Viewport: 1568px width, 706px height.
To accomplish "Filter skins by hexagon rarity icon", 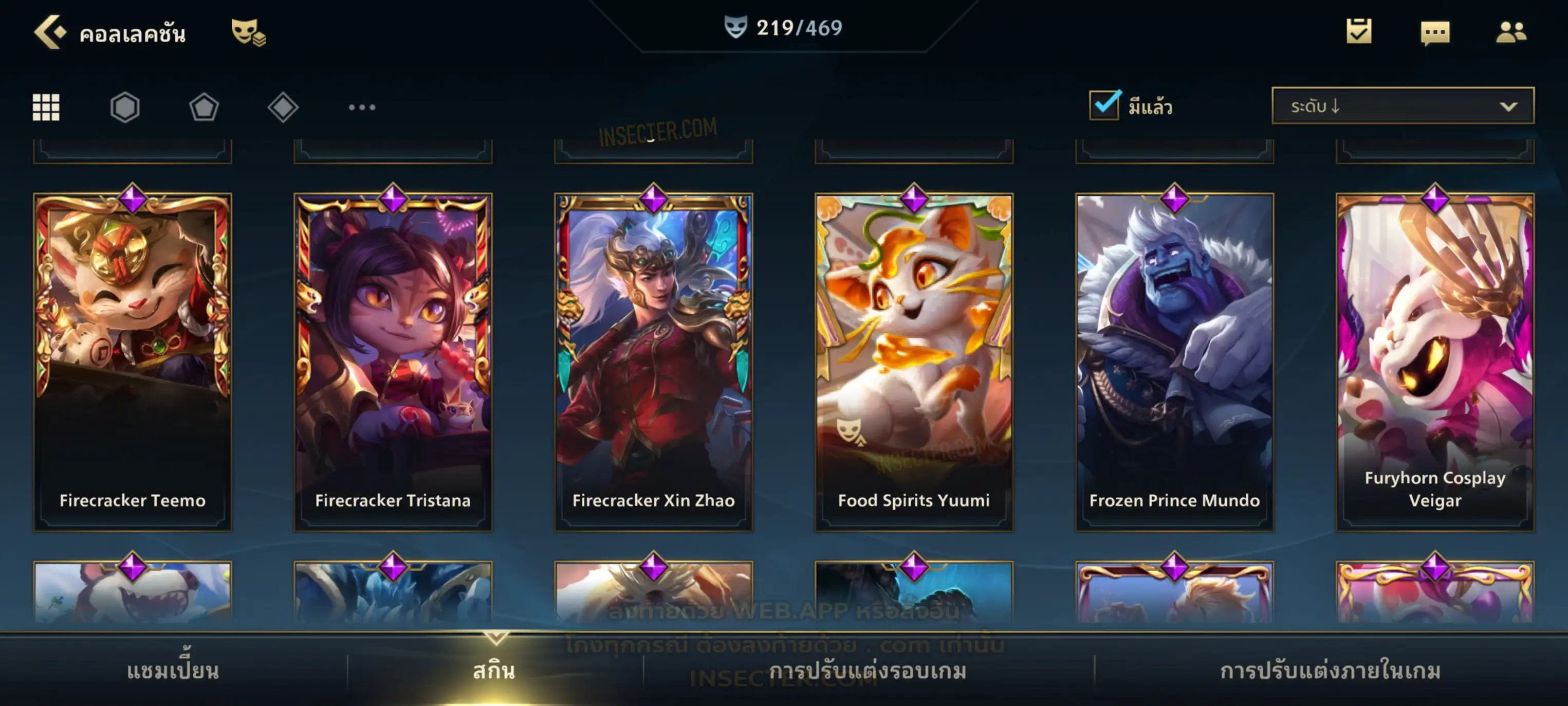I will click(x=125, y=107).
